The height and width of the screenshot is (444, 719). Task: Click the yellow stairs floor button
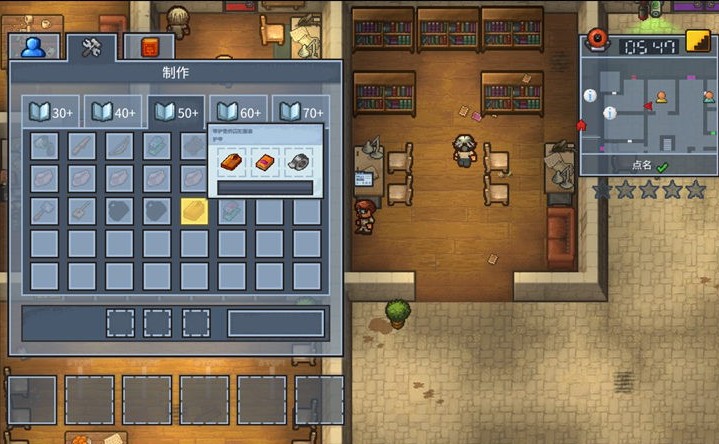tap(697, 44)
